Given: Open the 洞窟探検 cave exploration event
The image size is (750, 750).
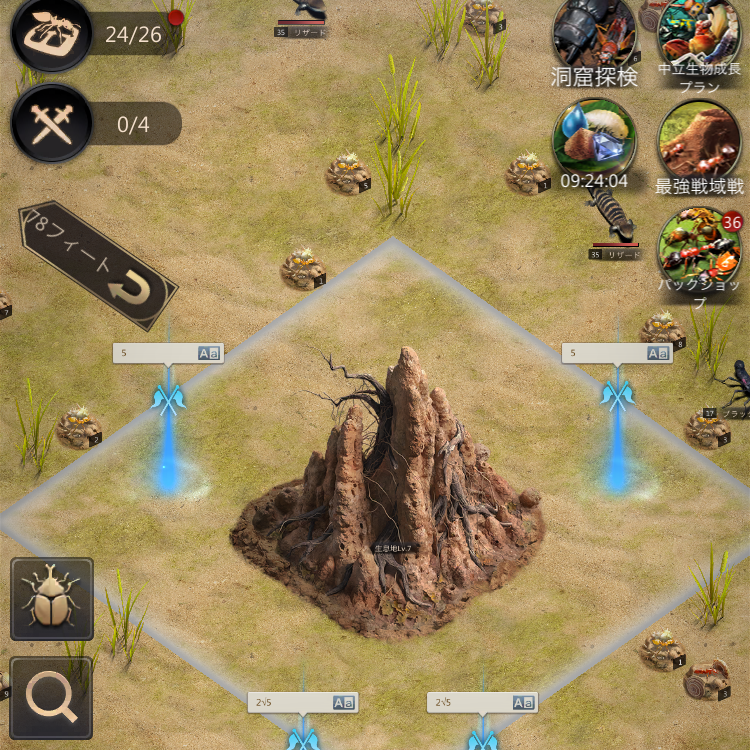Looking at the screenshot, I should (x=595, y=40).
